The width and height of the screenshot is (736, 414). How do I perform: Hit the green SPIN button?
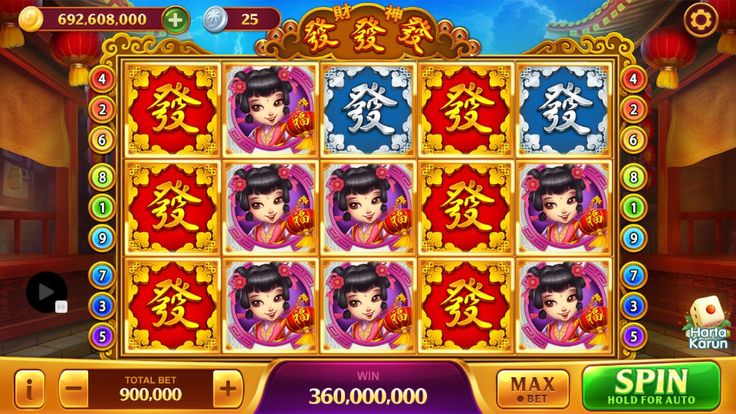coord(651,386)
